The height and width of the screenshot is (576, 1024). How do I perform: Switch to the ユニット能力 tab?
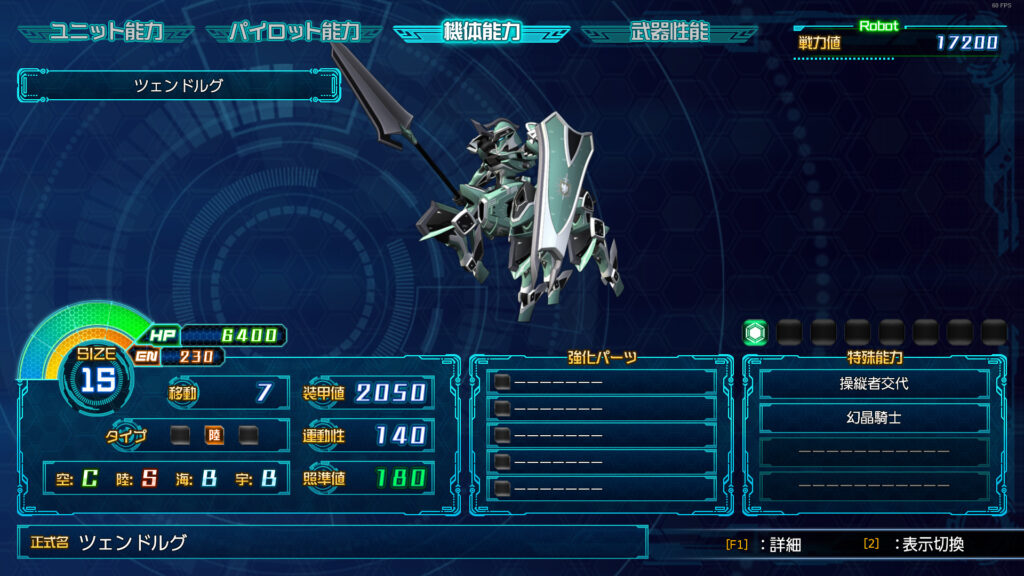(106, 32)
